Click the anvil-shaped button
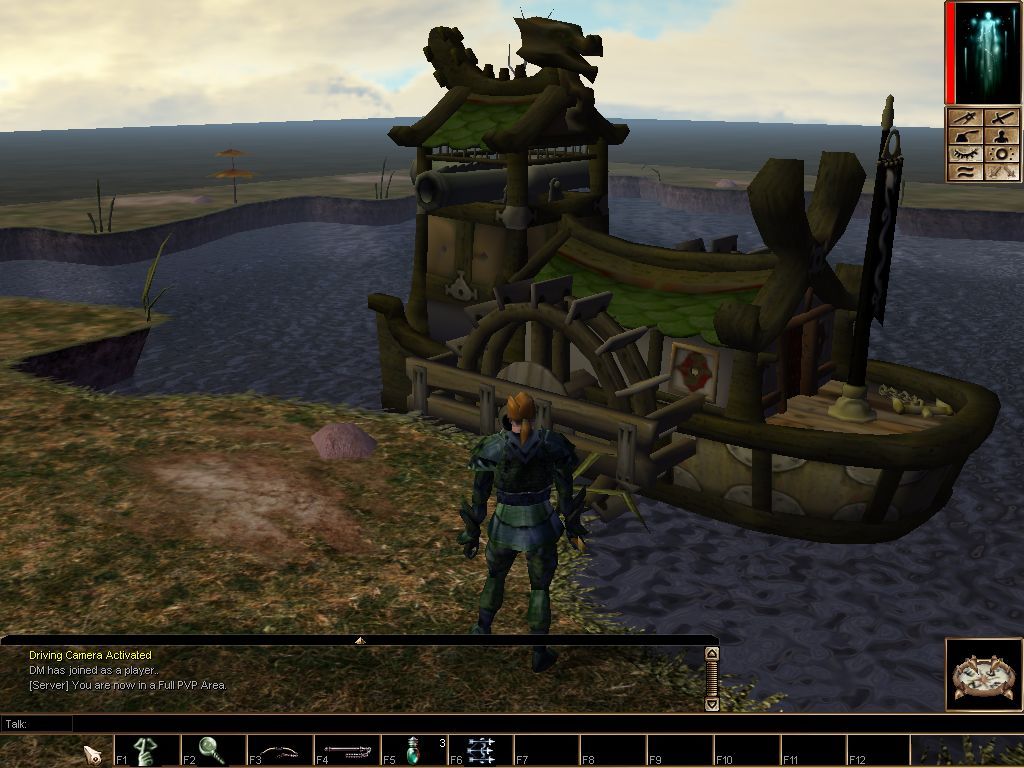The image size is (1024, 768). coord(963,136)
